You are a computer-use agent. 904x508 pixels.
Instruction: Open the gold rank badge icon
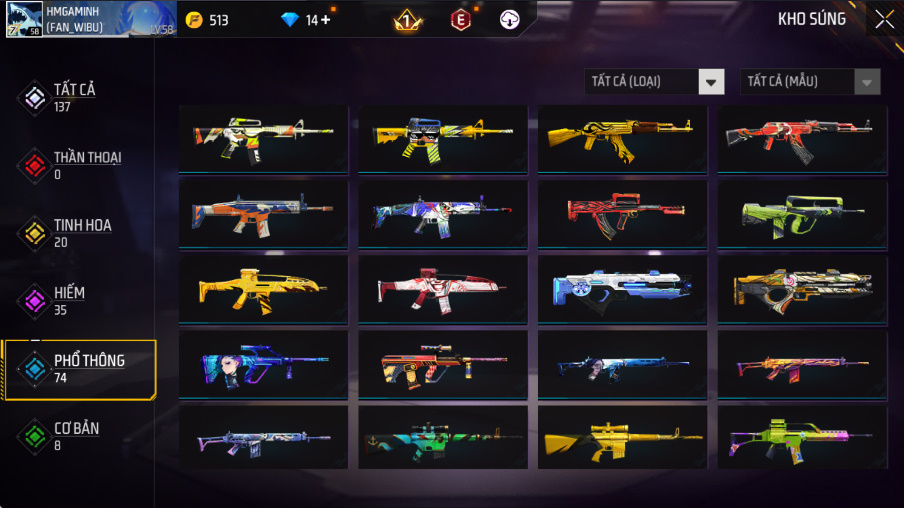click(407, 20)
